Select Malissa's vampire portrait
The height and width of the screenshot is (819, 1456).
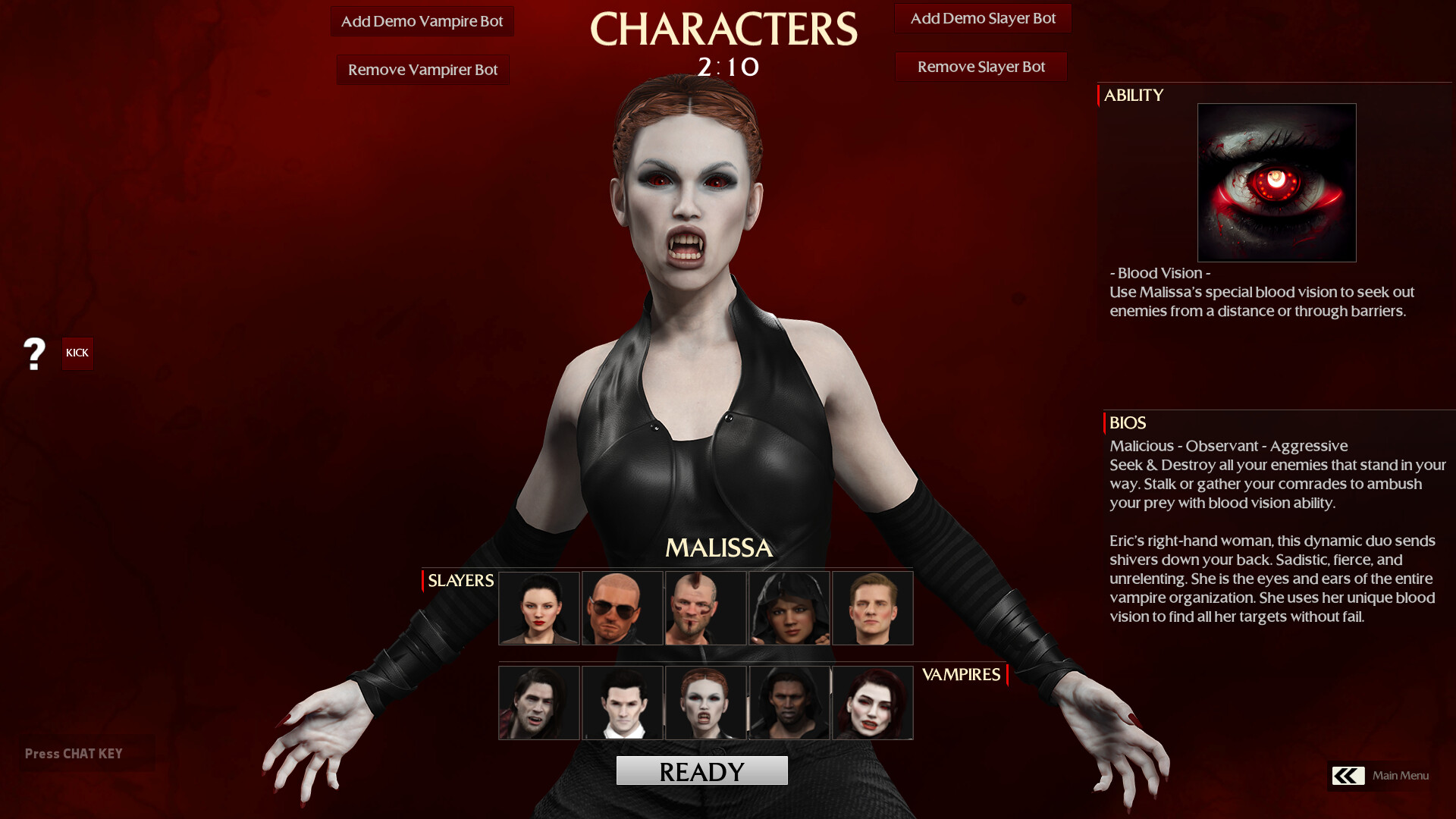tap(705, 703)
